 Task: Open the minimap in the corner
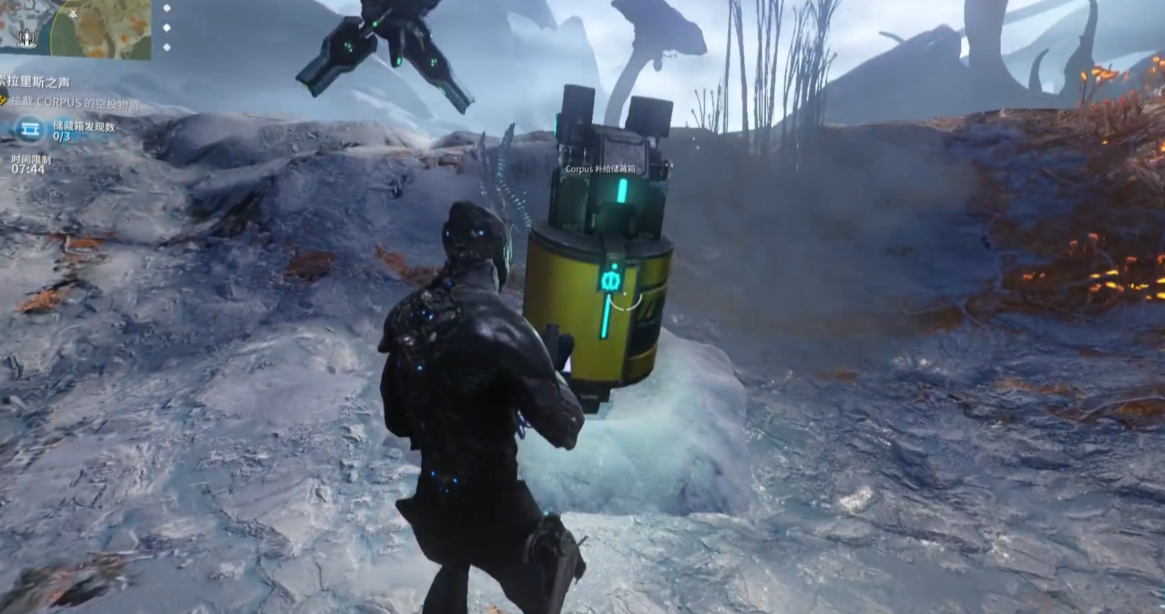(75, 27)
